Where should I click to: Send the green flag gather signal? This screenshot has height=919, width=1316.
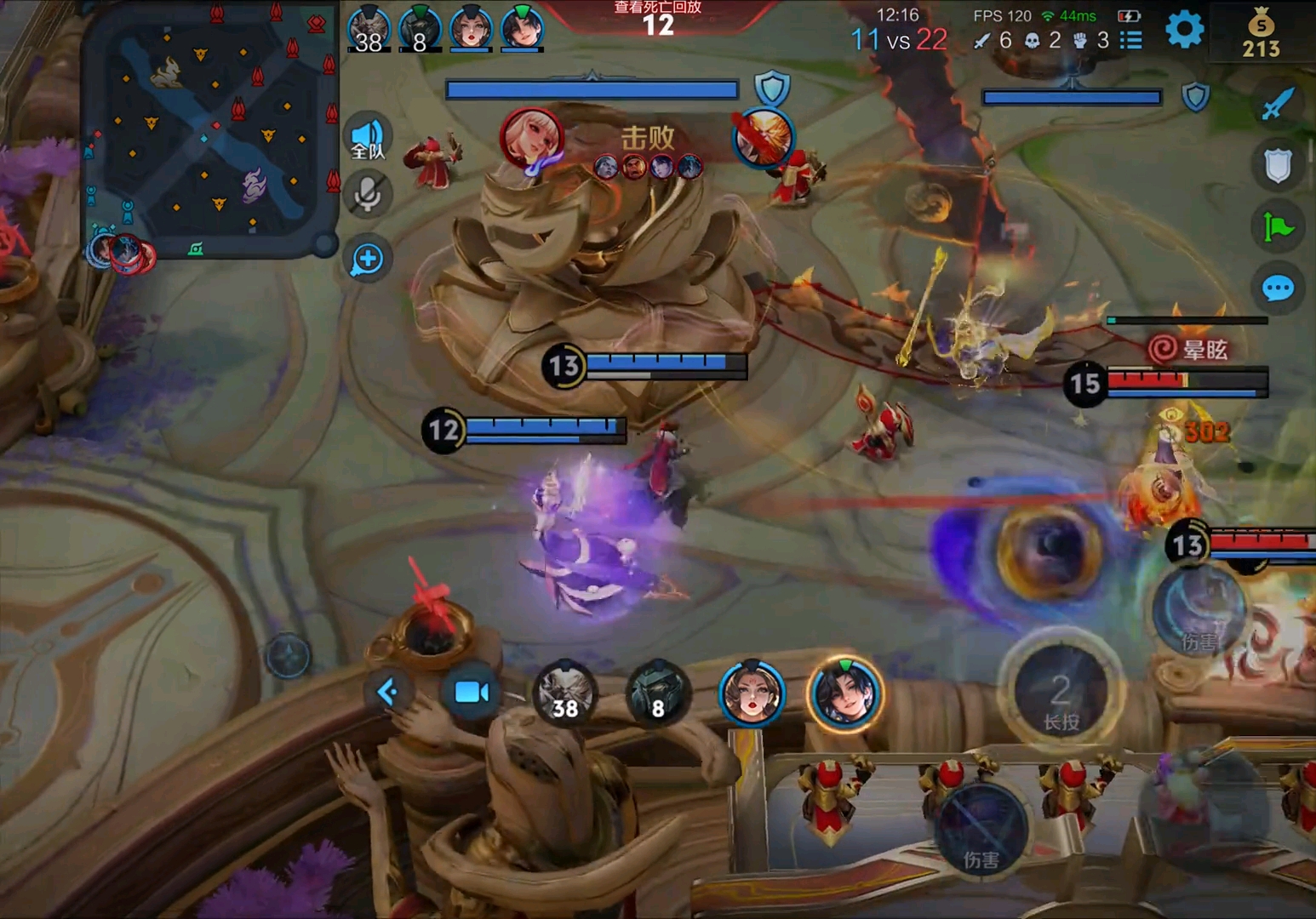(x=1278, y=227)
